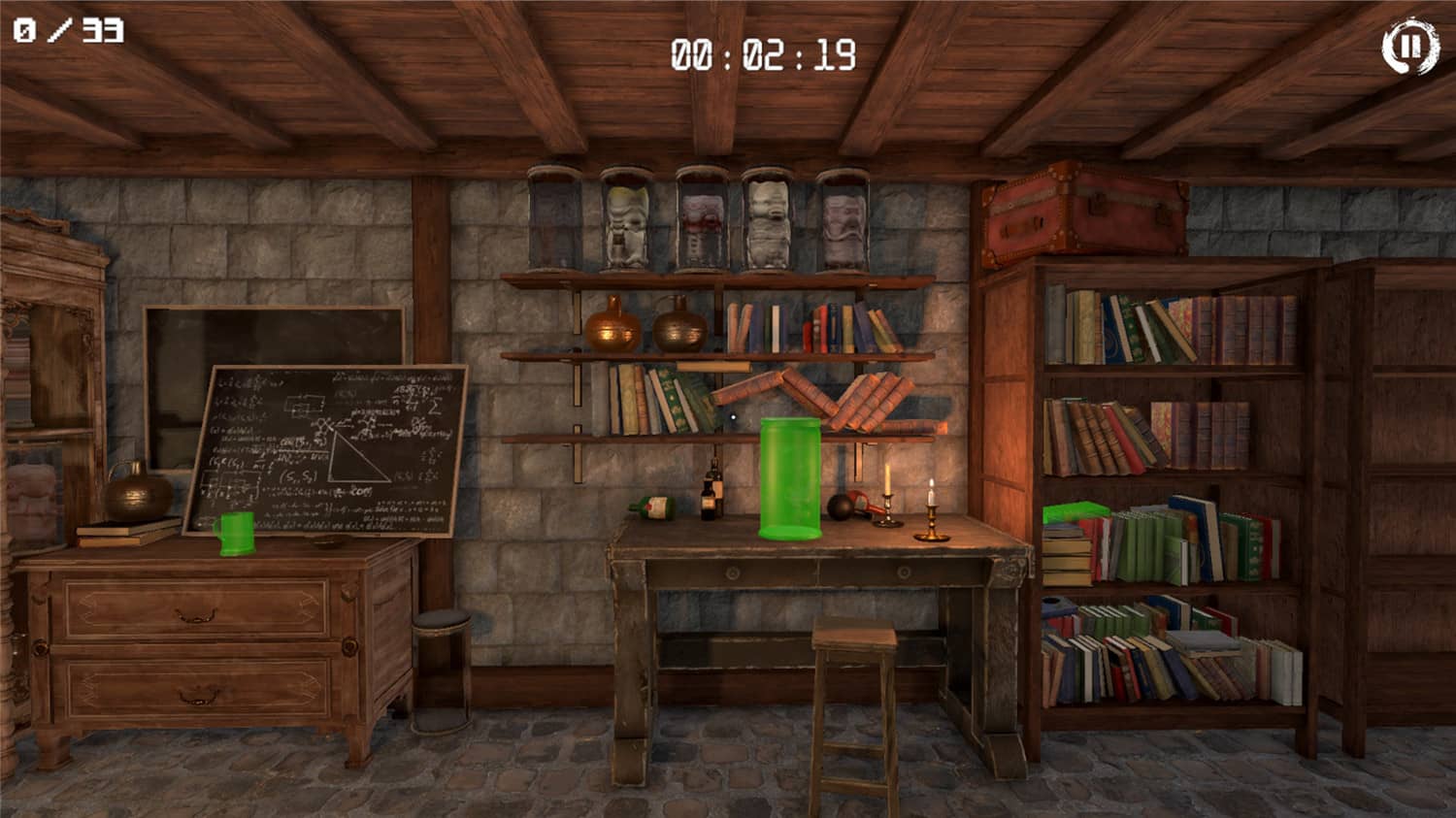The width and height of the screenshot is (1456, 818).
Task: Click the copper pot on the wall shelf
Action: click(612, 330)
